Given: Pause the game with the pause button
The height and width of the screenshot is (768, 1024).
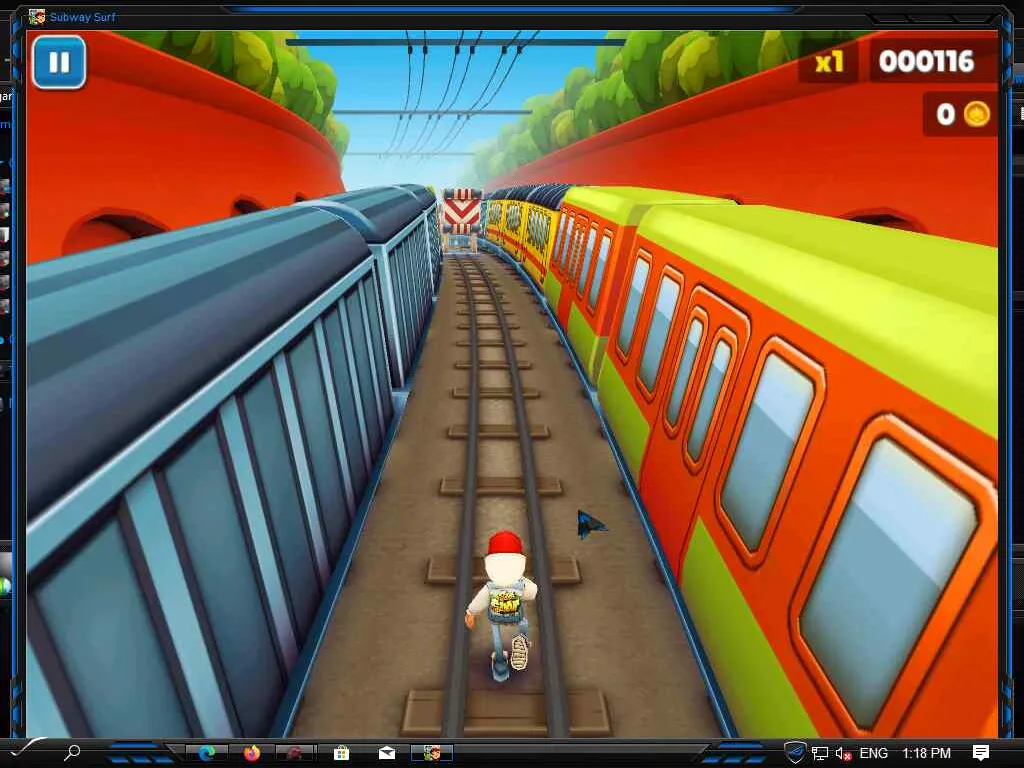Looking at the screenshot, I should click(59, 62).
